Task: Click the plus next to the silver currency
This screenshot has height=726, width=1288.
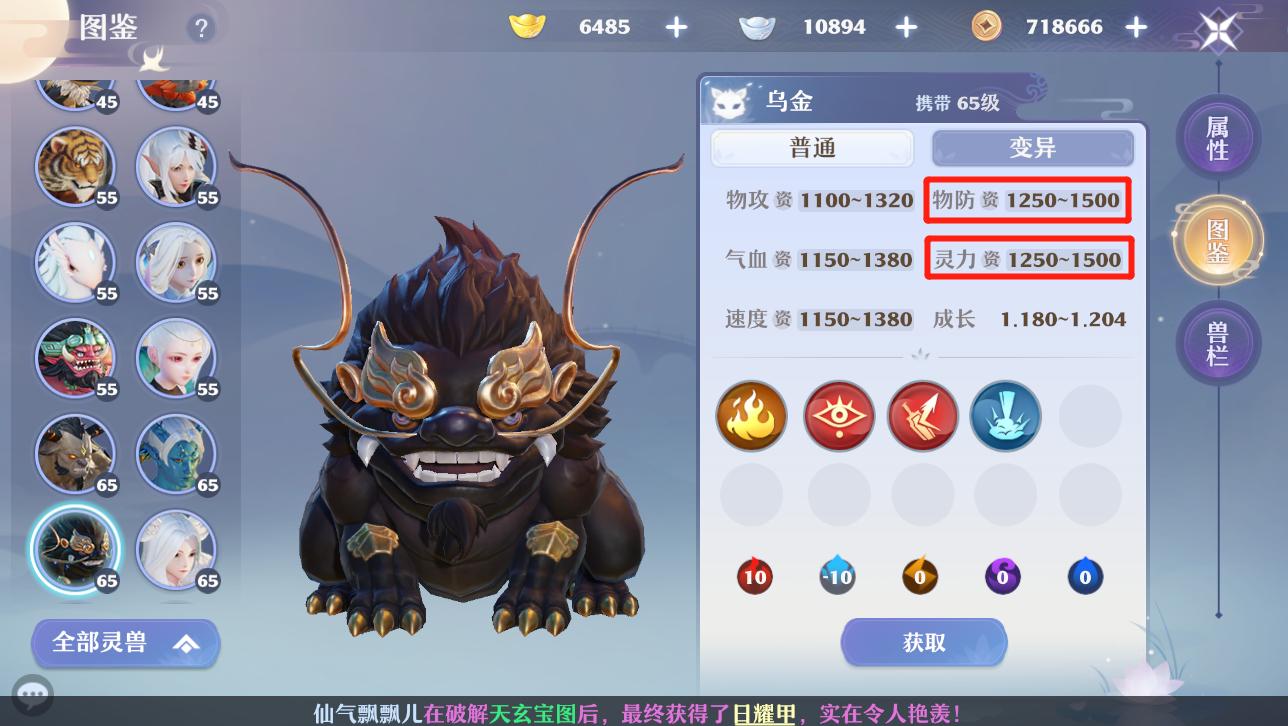Action: 906,27
